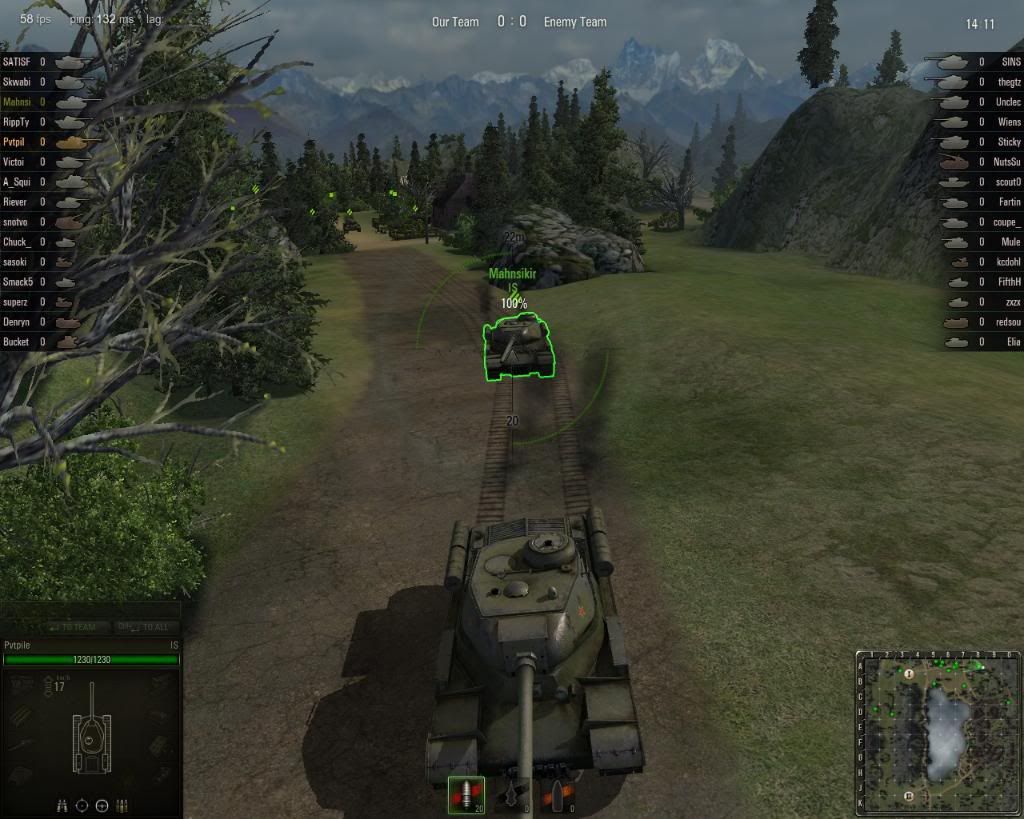Click the triple-shell ammo rack icon
1024x819 pixels.
(123, 805)
